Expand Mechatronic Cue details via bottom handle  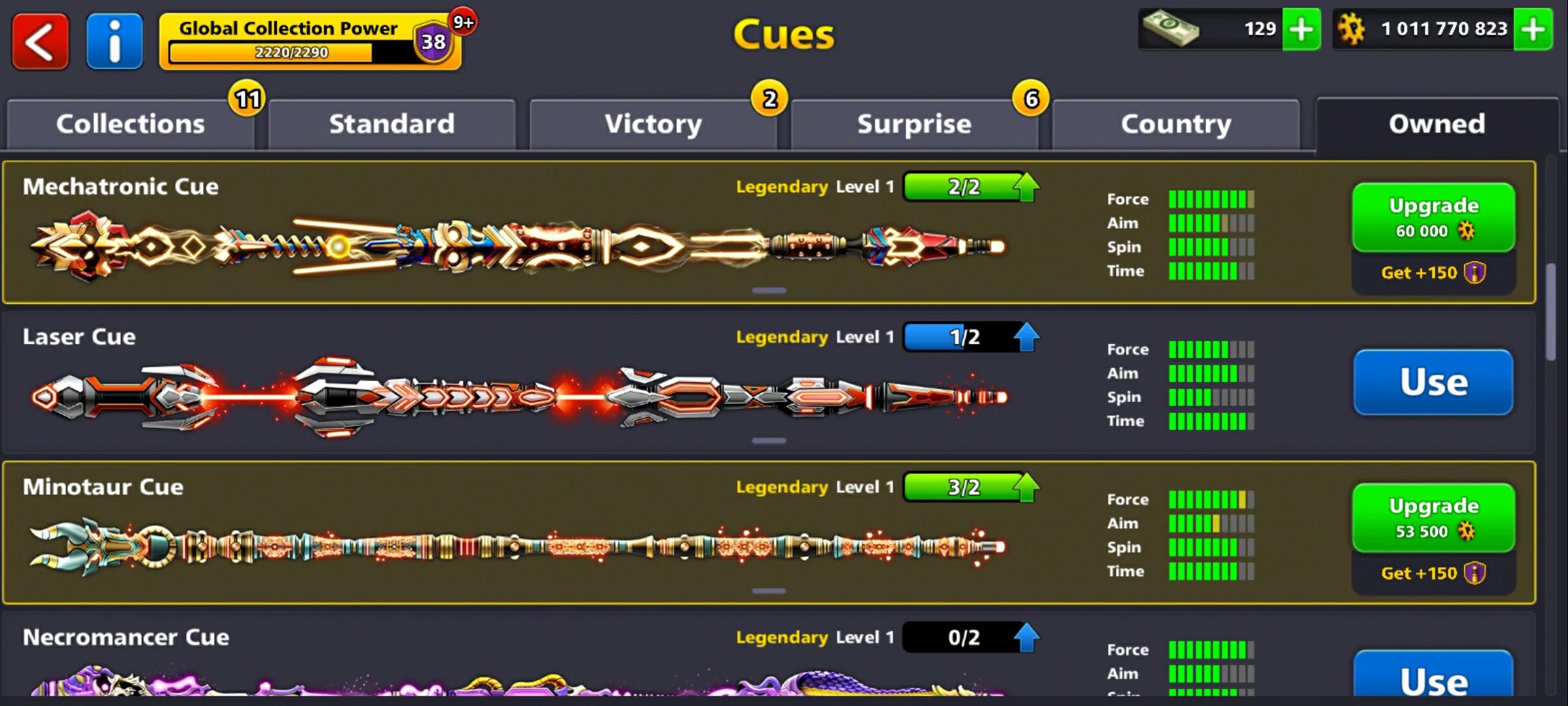pyautogui.click(x=768, y=289)
